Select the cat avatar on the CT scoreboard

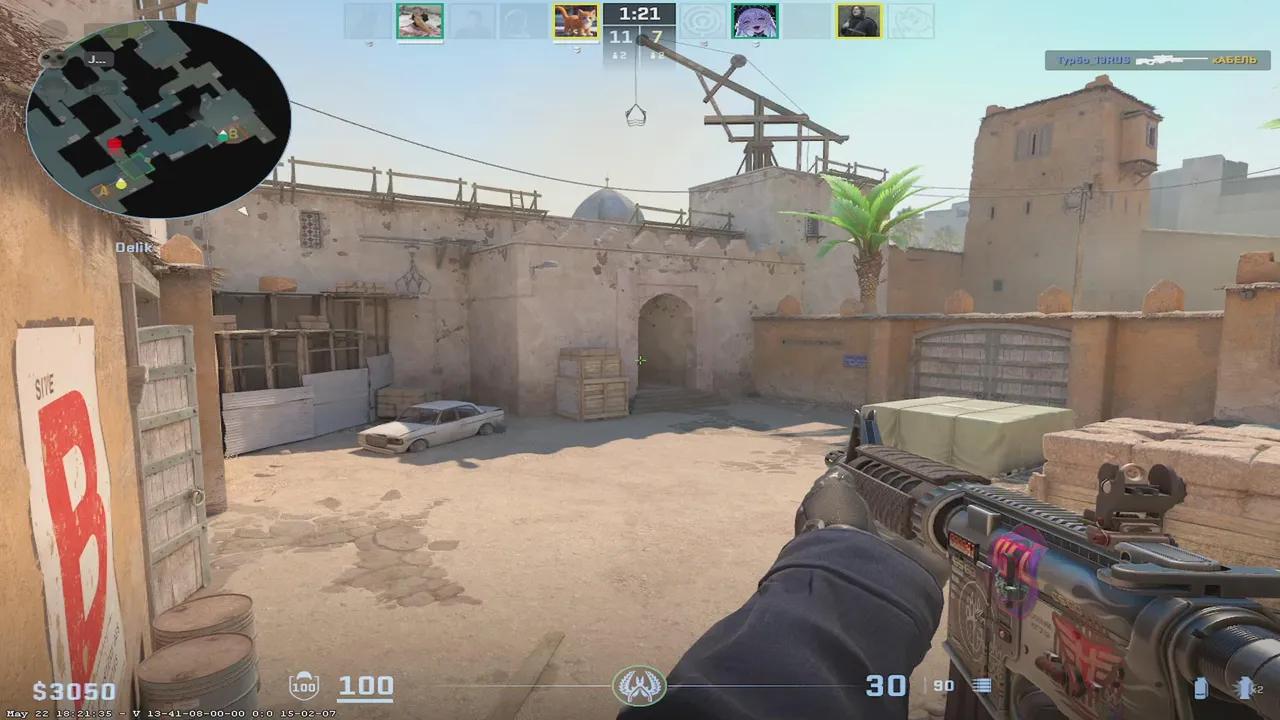click(575, 20)
